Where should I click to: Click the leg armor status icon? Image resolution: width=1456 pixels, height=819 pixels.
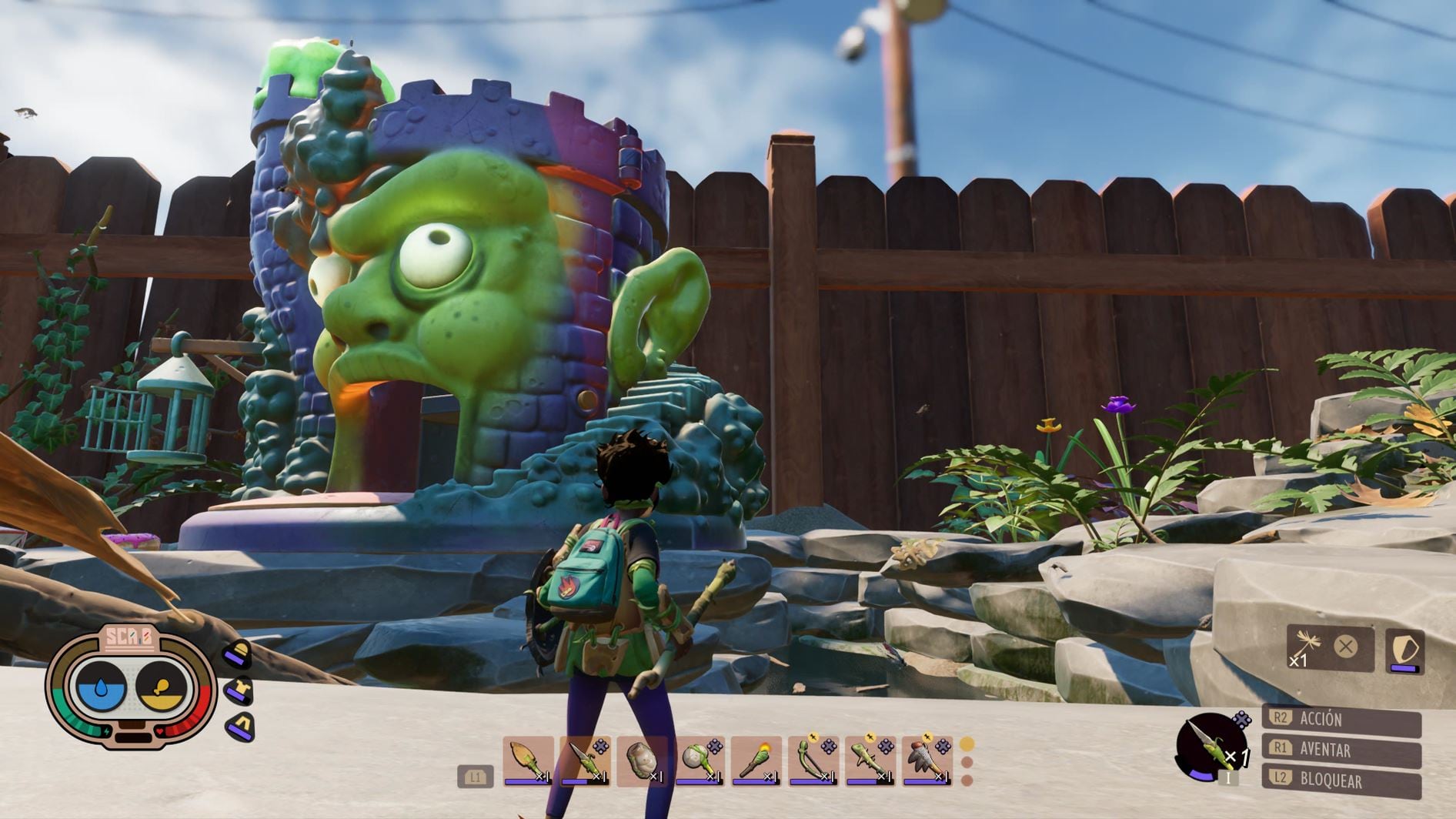point(241,726)
